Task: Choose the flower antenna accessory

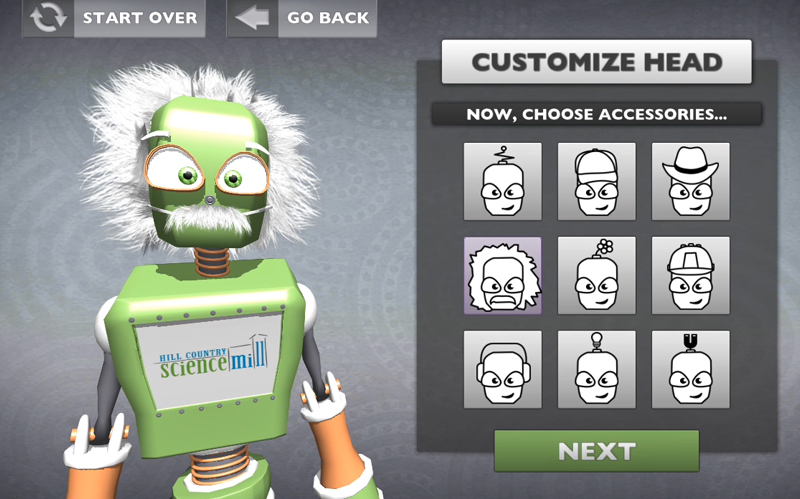Action: click(x=597, y=275)
